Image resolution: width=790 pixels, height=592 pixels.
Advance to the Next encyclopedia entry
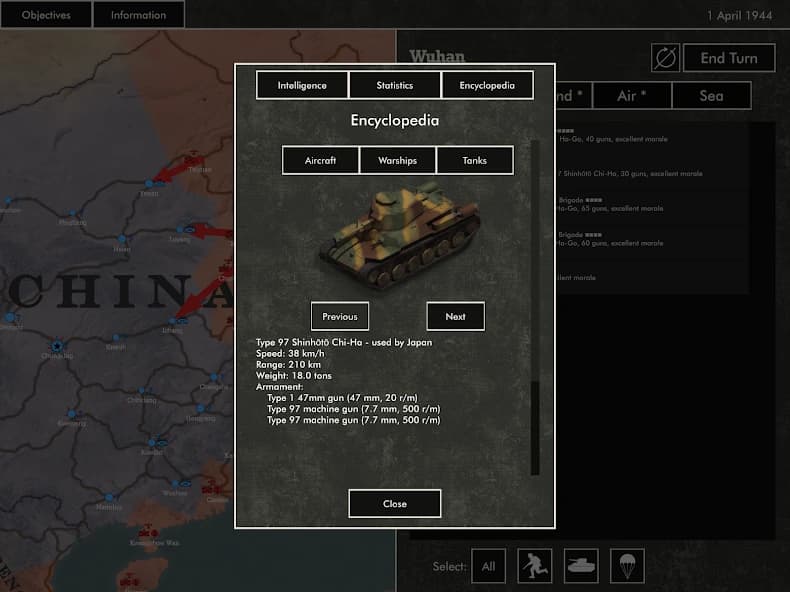456,316
